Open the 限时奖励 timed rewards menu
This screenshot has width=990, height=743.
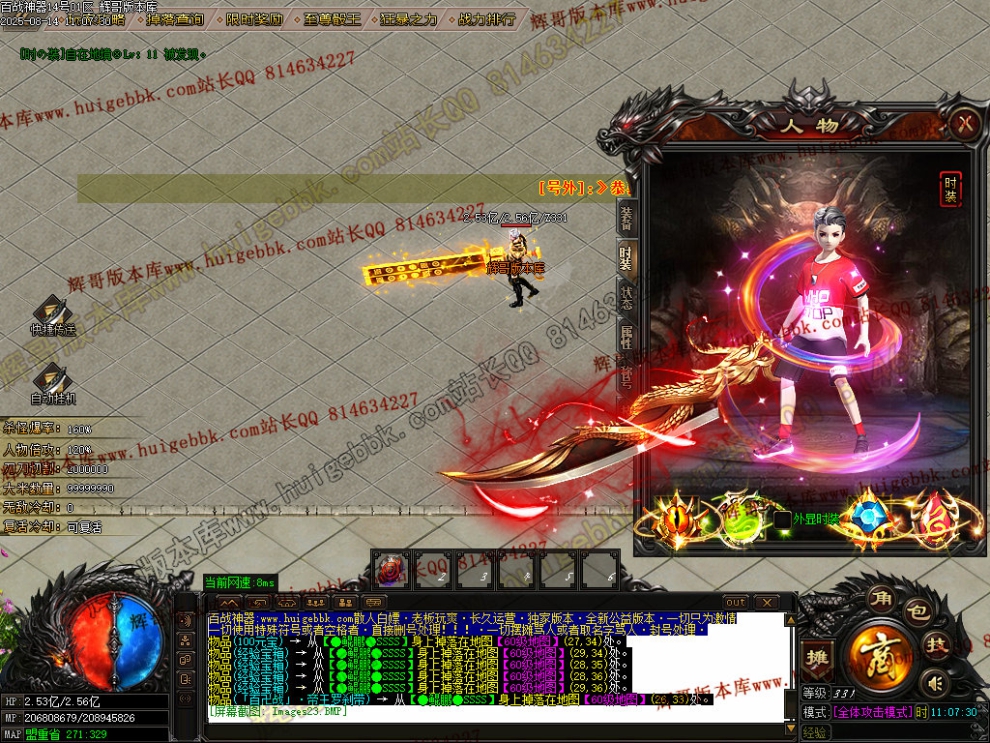(x=253, y=19)
